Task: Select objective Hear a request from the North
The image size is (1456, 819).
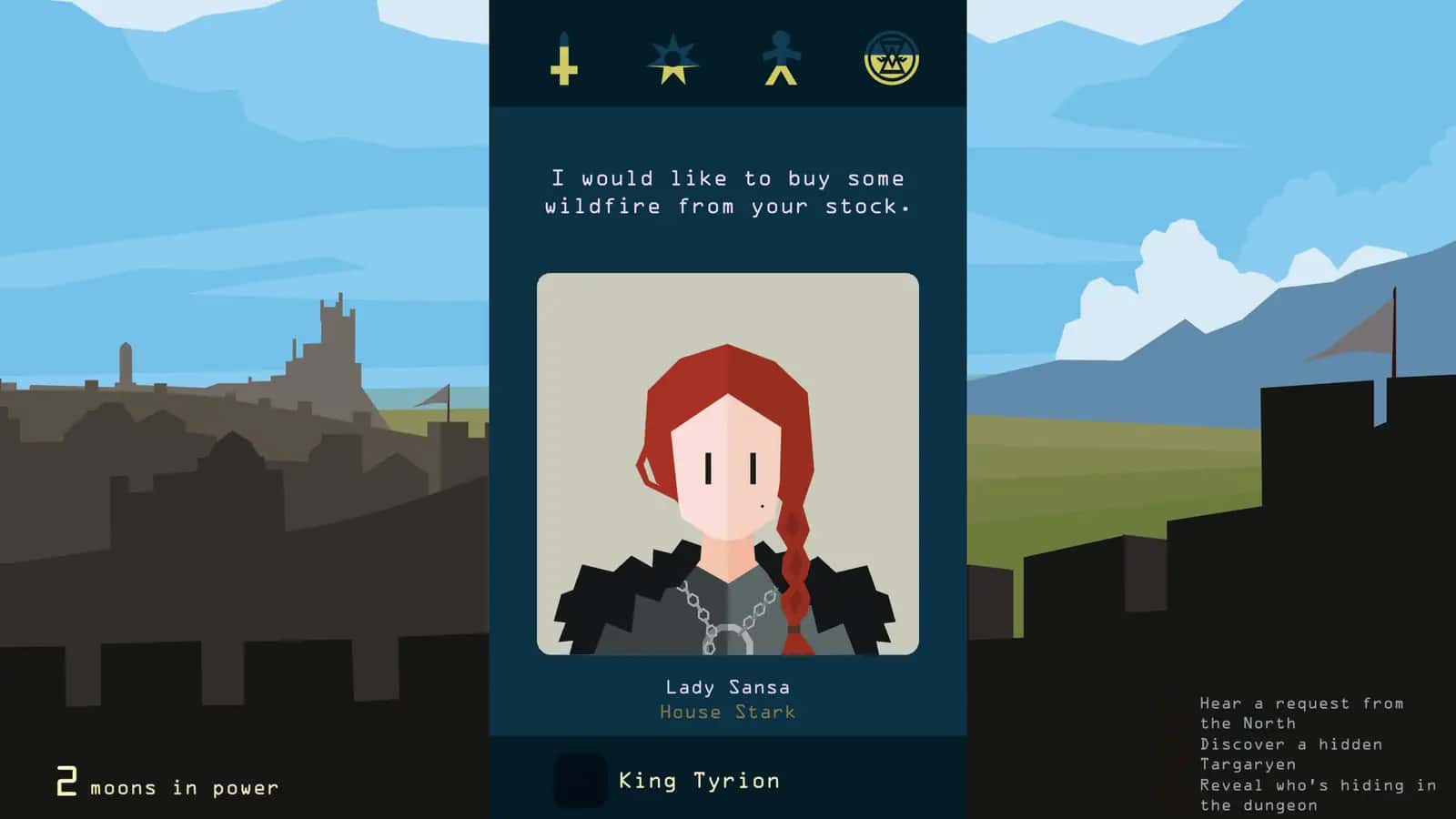Action: (1301, 713)
